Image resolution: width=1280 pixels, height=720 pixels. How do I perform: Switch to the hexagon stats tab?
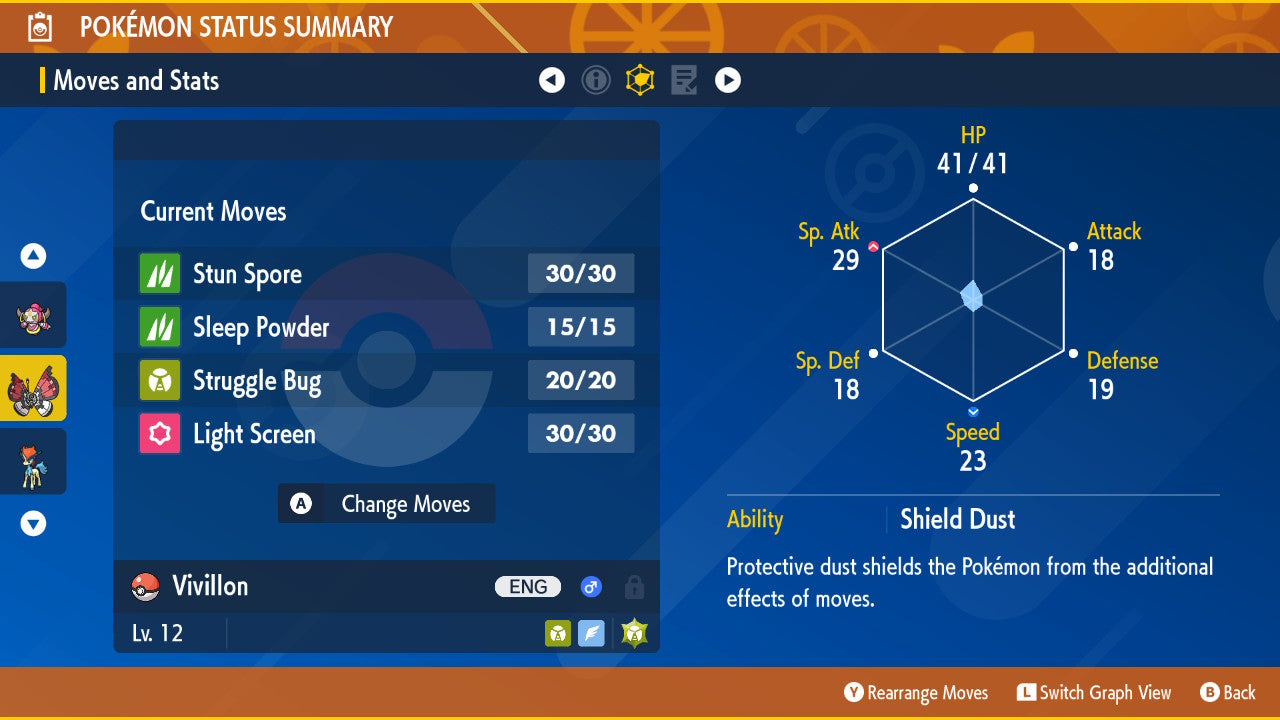(x=640, y=80)
